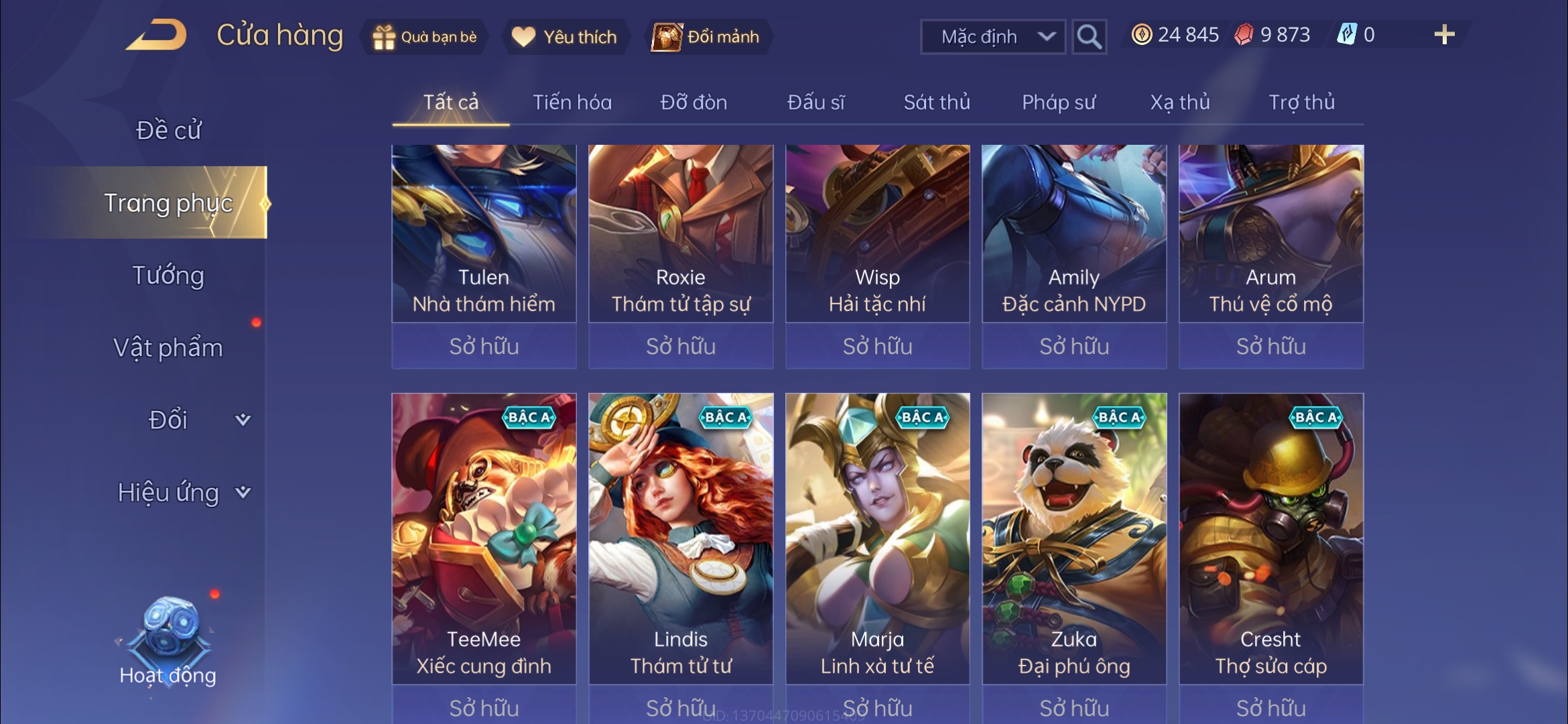Go to the Vật phẩm items section
The height and width of the screenshot is (724, 1568).
pyautogui.click(x=168, y=348)
